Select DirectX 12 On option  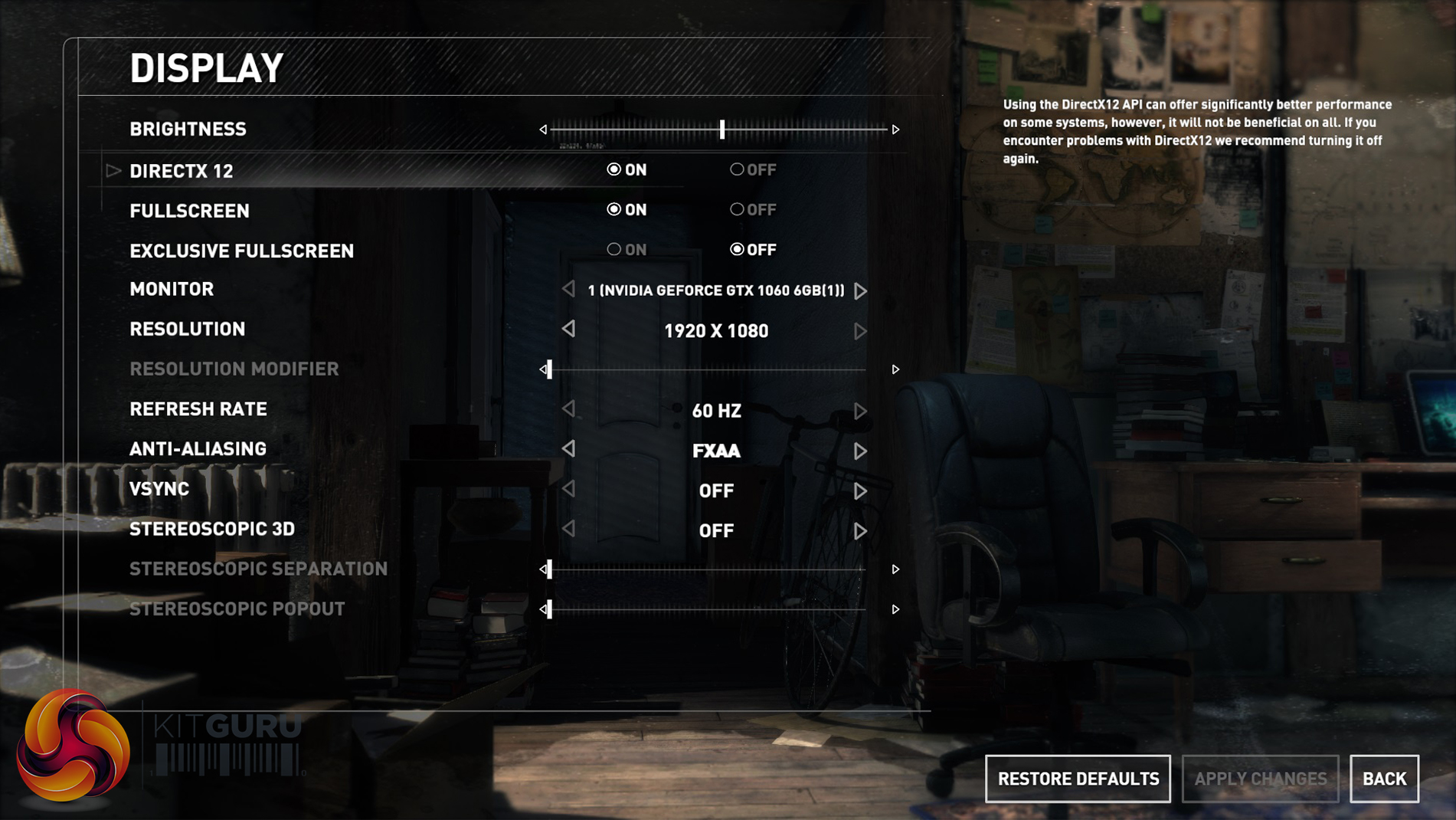point(614,169)
